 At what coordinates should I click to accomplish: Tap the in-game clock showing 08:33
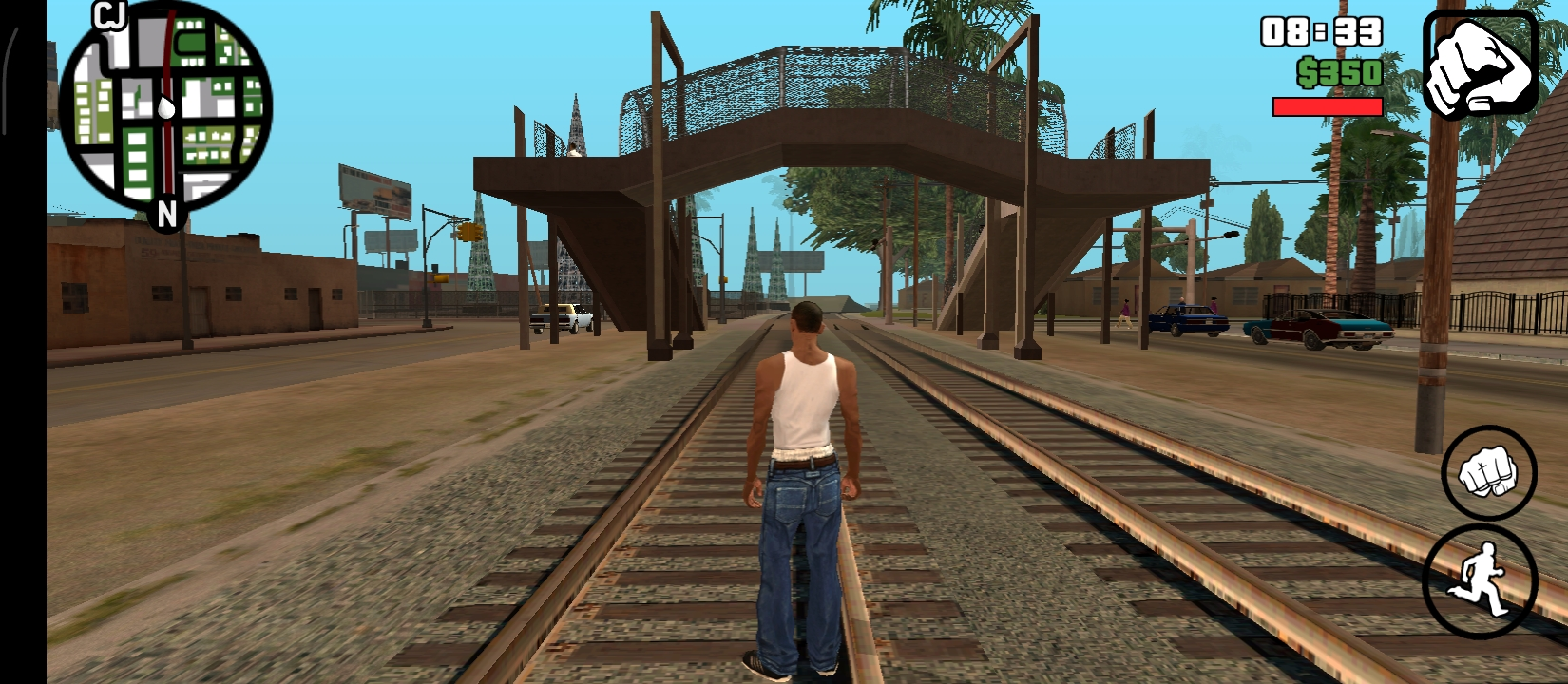click(x=1322, y=31)
